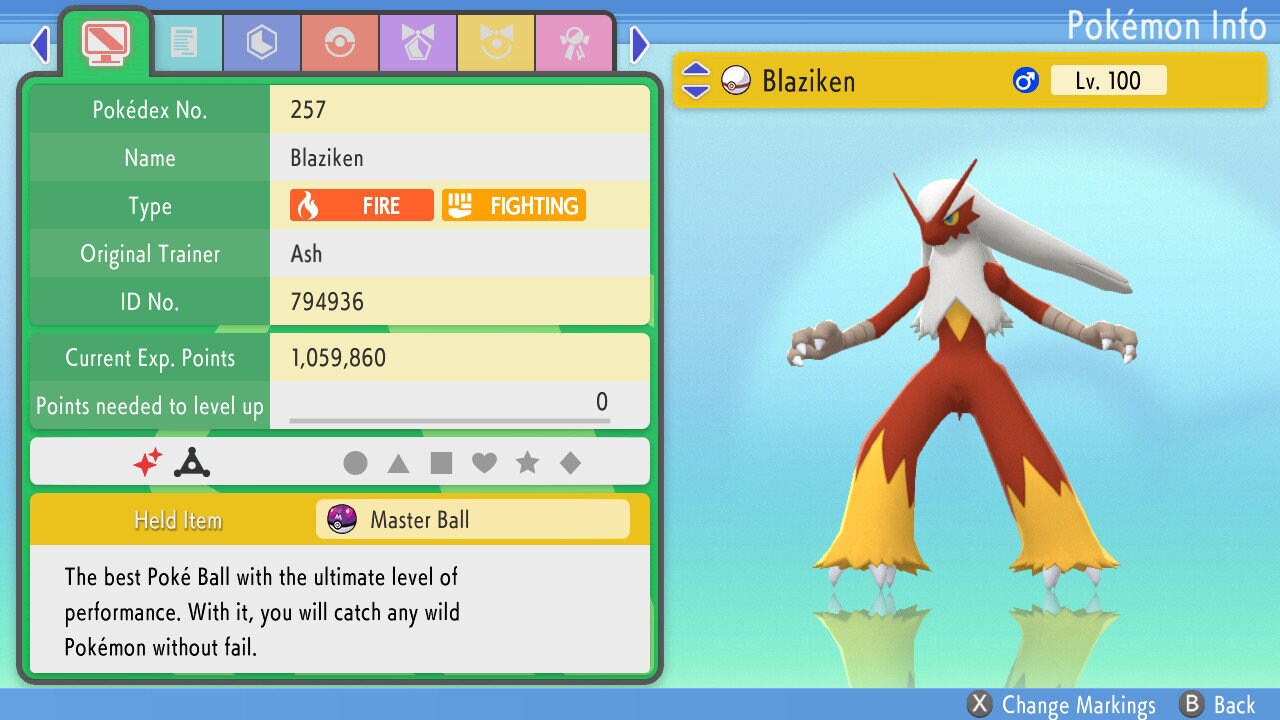1280x720 pixels.
Task: Click the up/down stepper next to Blaziken
Action: [x=696, y=80]
